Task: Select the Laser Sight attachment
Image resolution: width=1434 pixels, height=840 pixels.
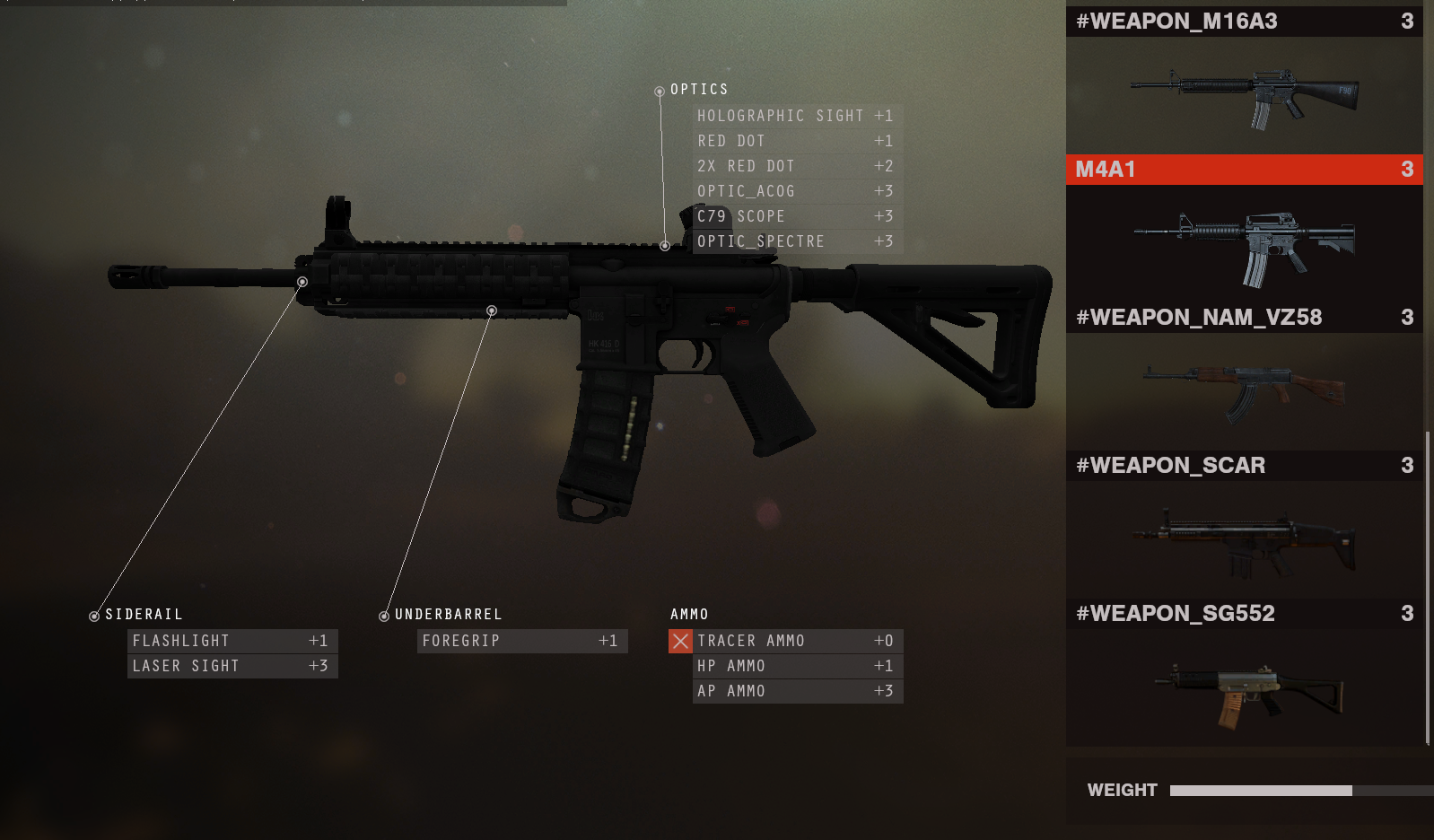Action: 232,666
